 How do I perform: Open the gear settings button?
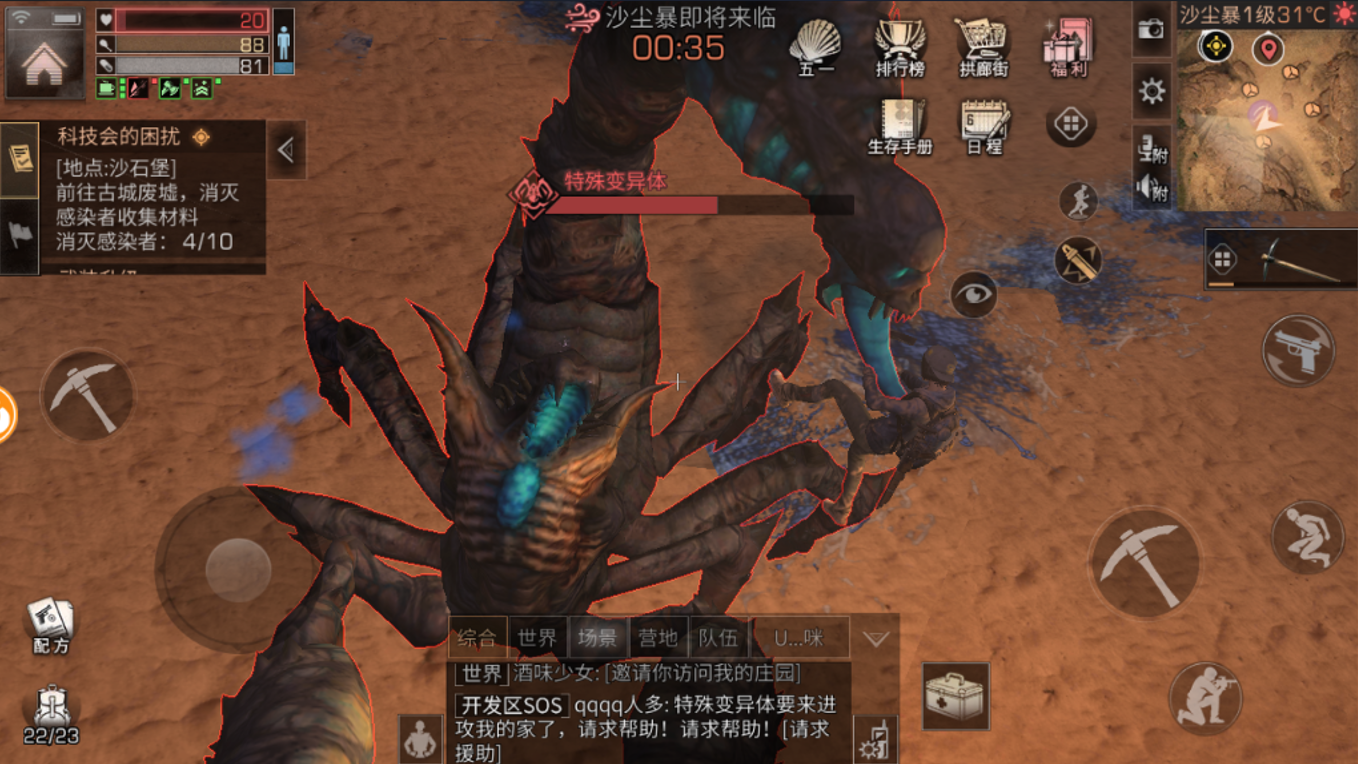(1152, 91)
